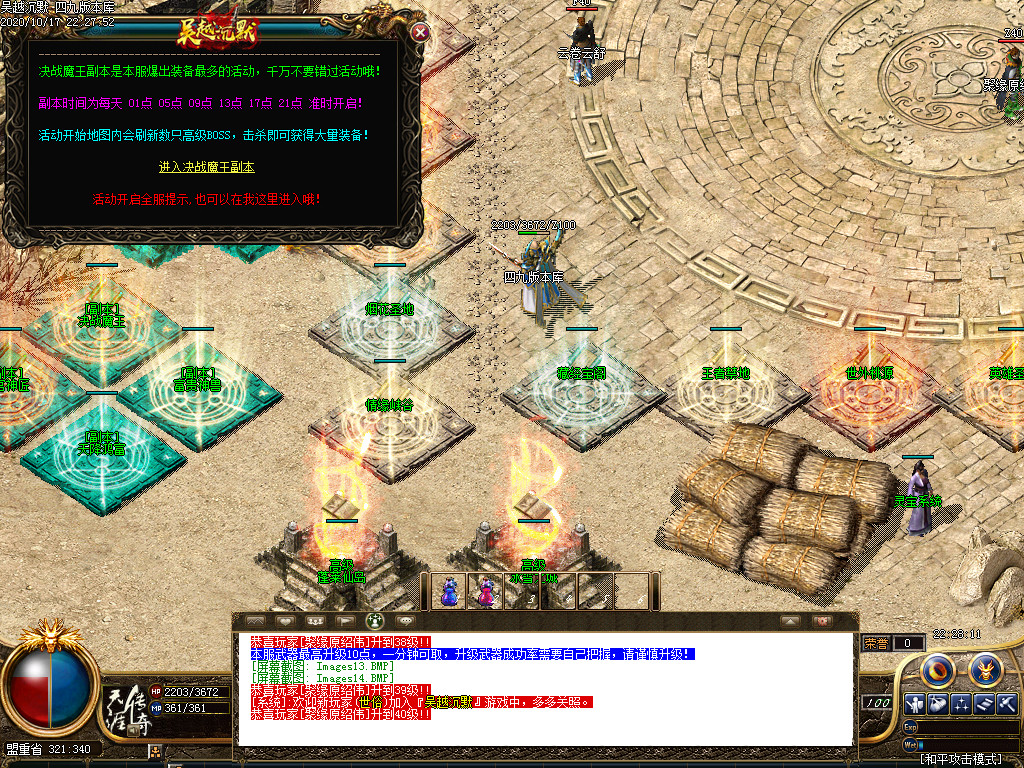Viewport: 1024px width, 768px height.
Task: Open the hammer settings icon
Action: pos(1007,704)
